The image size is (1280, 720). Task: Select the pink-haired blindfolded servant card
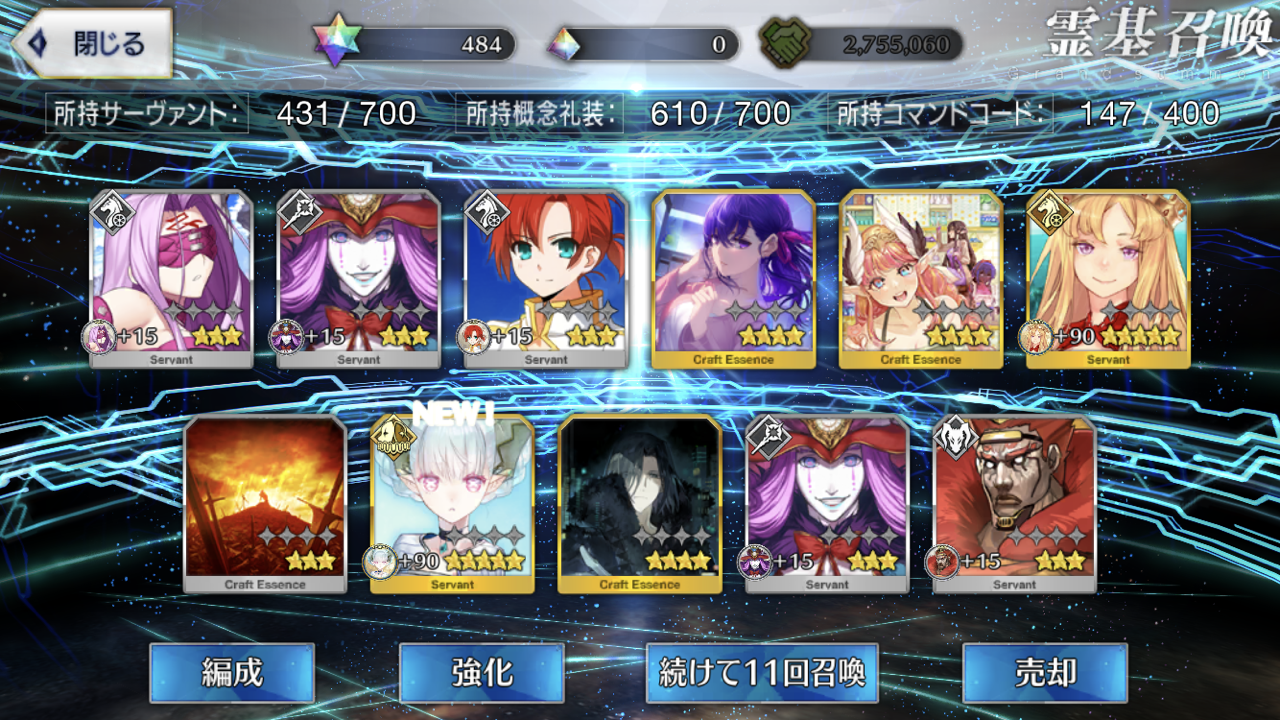coord(171,279)
